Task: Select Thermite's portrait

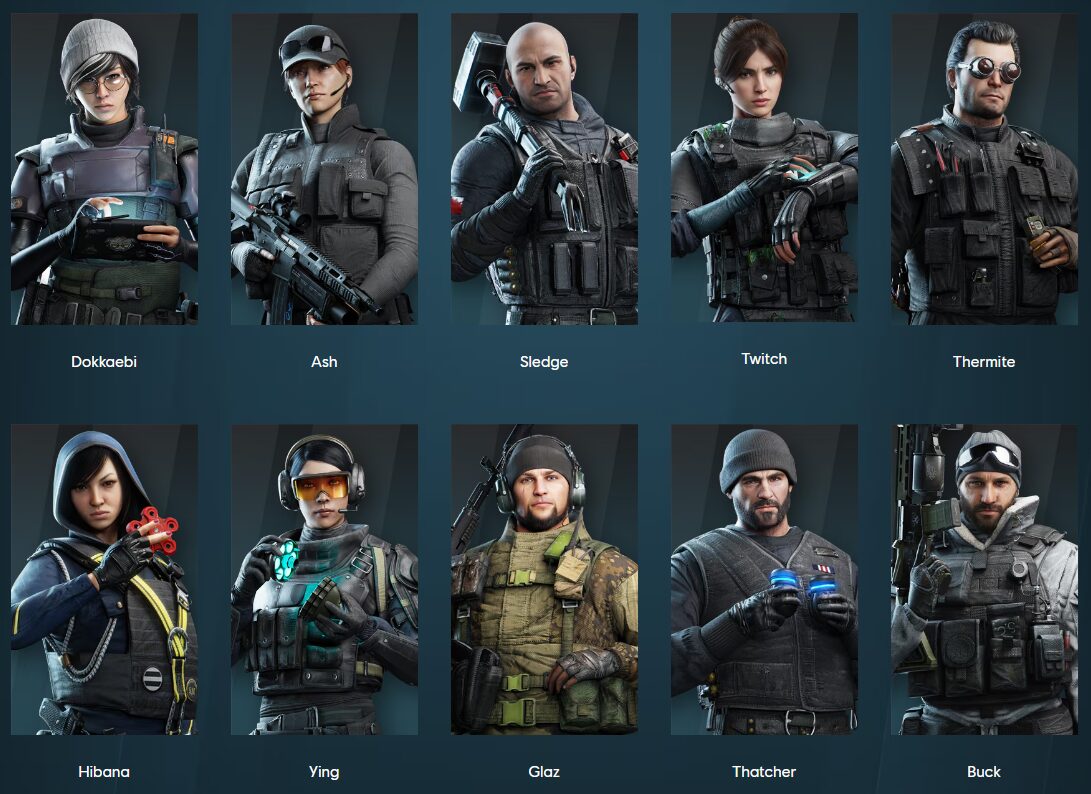Action: (x=984, y=169)
